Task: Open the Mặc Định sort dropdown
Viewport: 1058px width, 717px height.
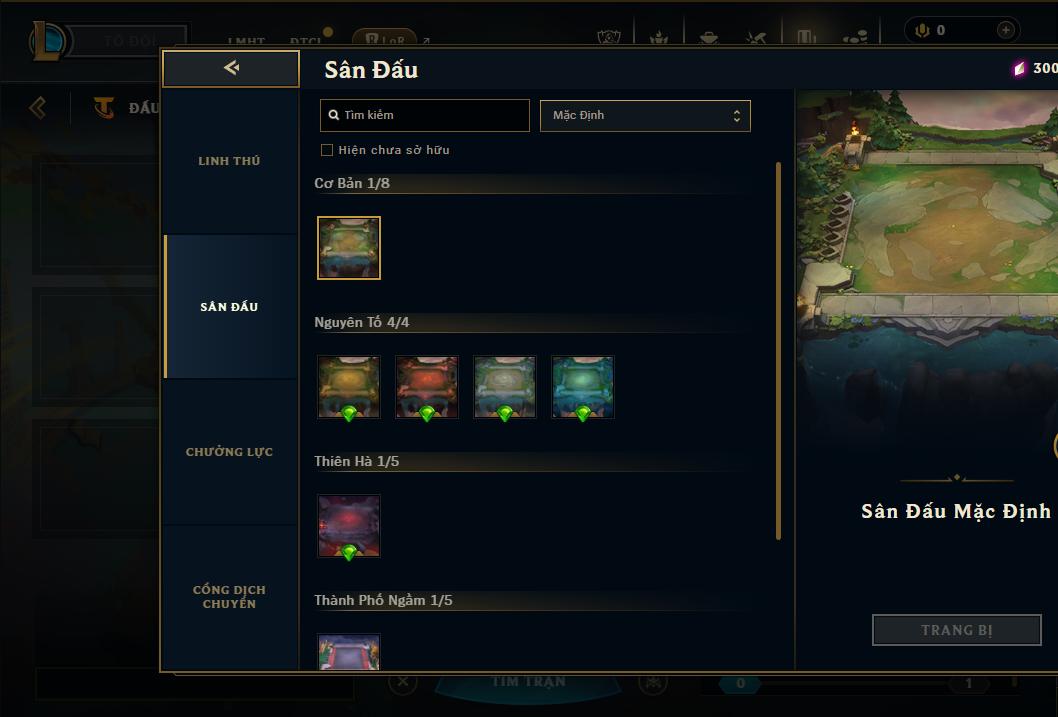Action: click(x=645, y=115)
